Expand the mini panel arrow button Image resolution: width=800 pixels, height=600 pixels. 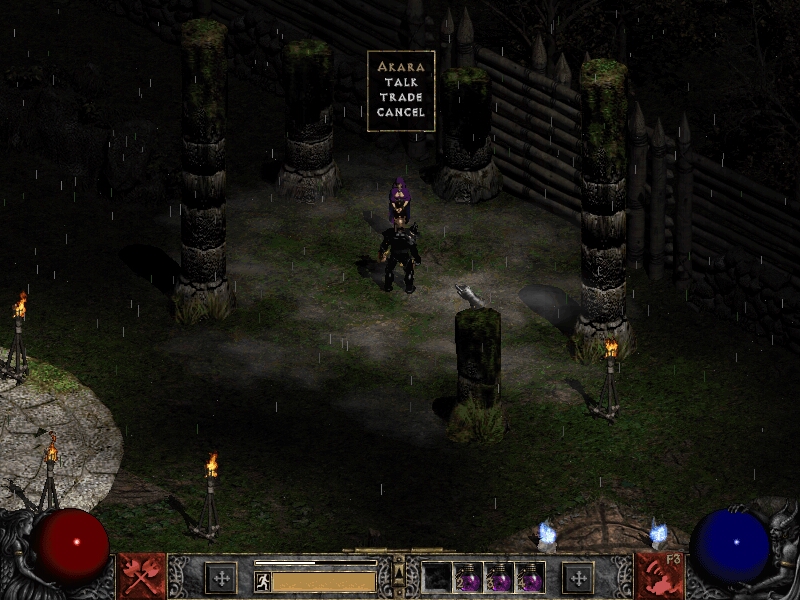[x=399, y=571]
